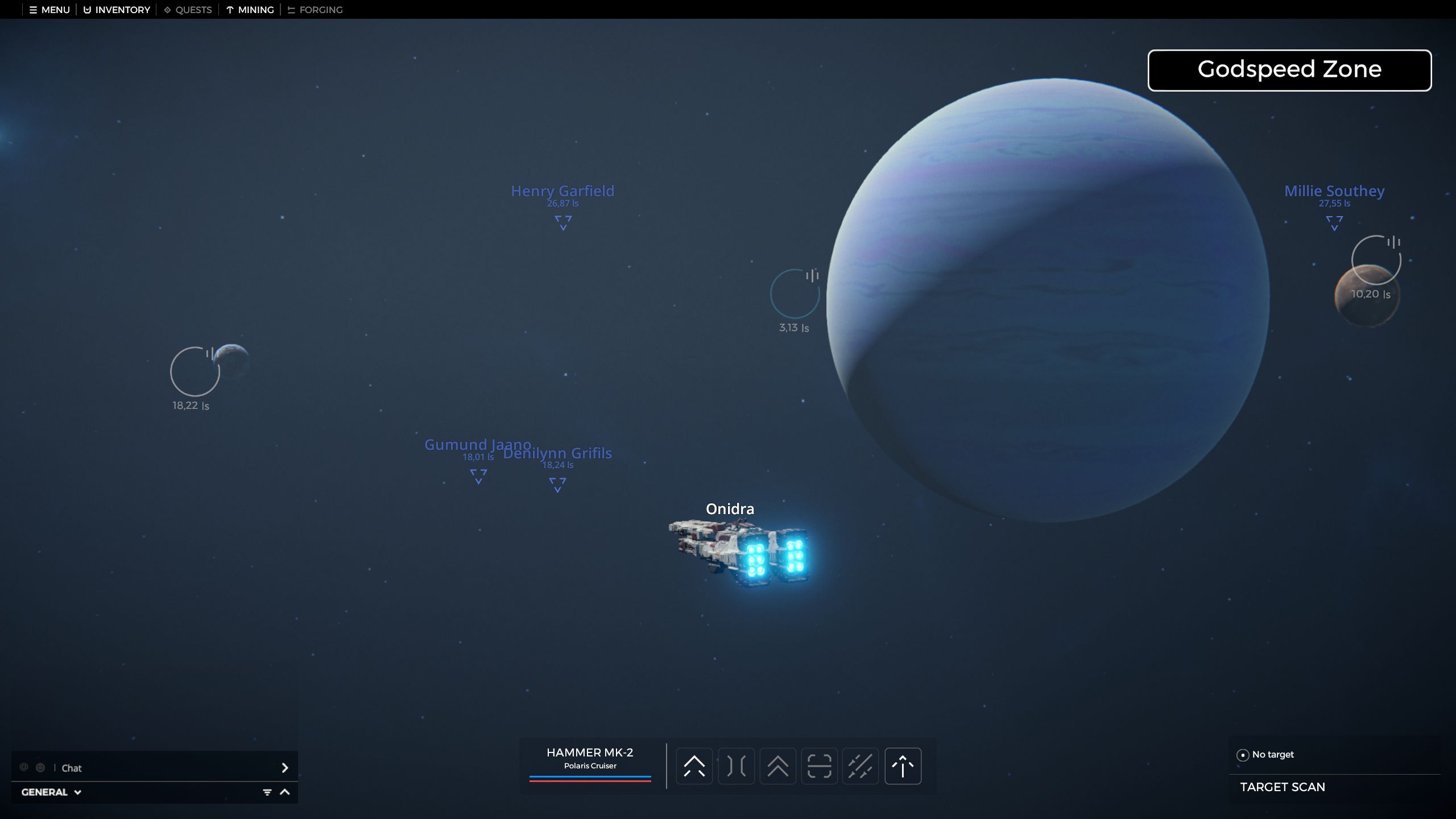Expand the chat sidebar using the right arrow
The height and width of the screenshot is (819, 1456).
[x=286, y=768]
